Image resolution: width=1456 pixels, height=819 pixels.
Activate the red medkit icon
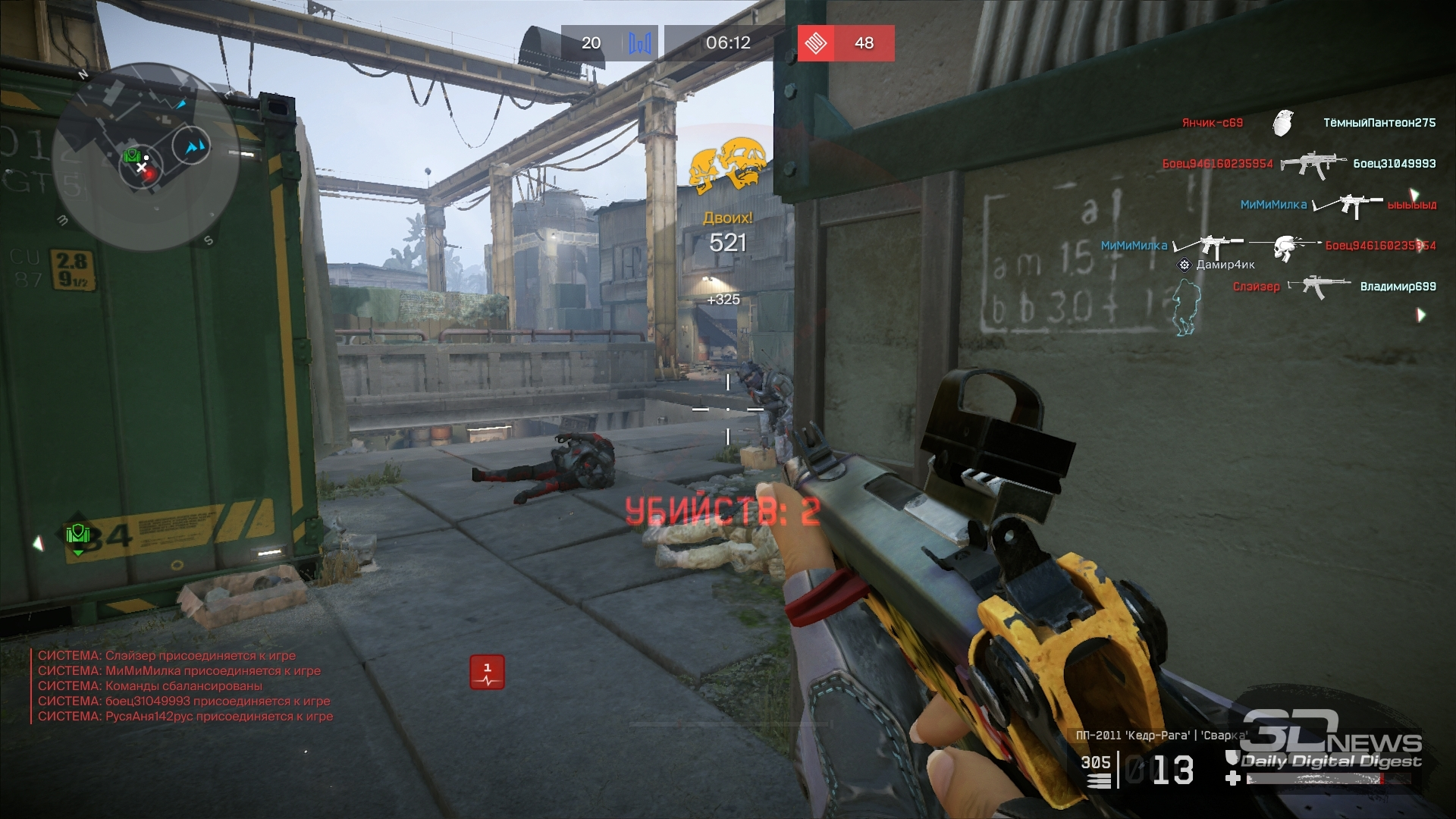487,672
